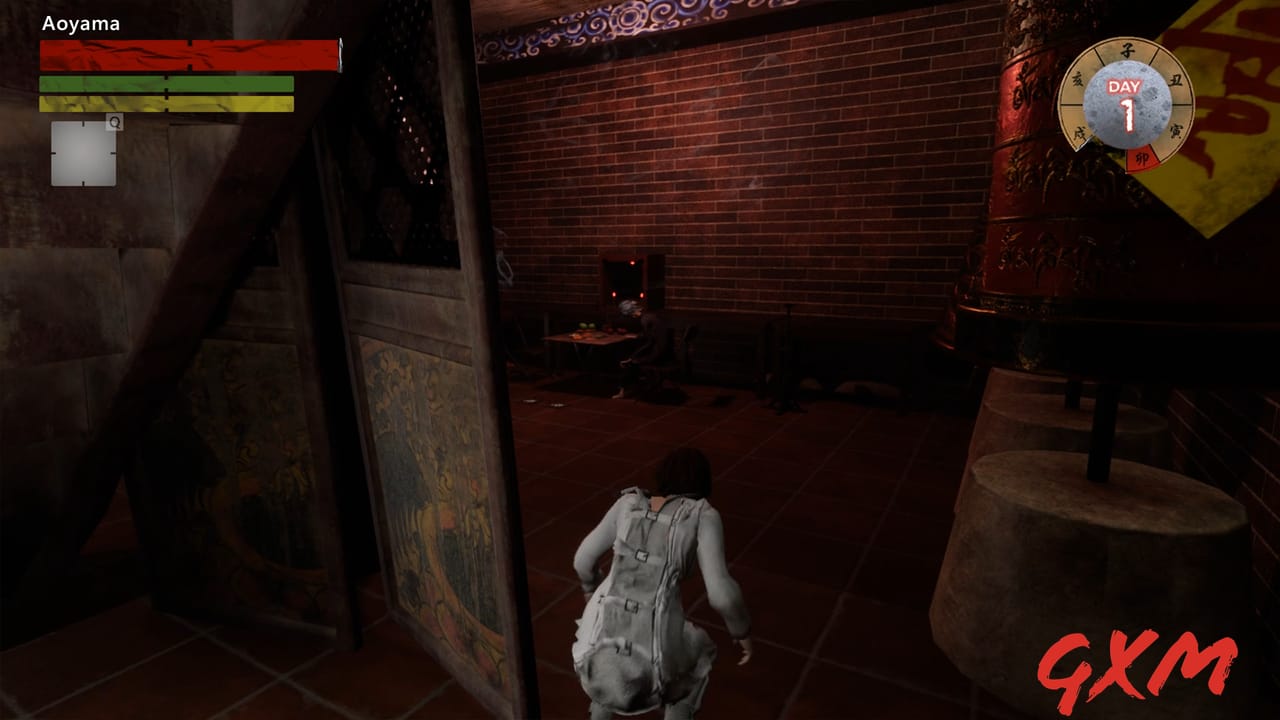Click the 戌 symbol on the dial
1280x720 pixels.
[x=1080, y=130]
